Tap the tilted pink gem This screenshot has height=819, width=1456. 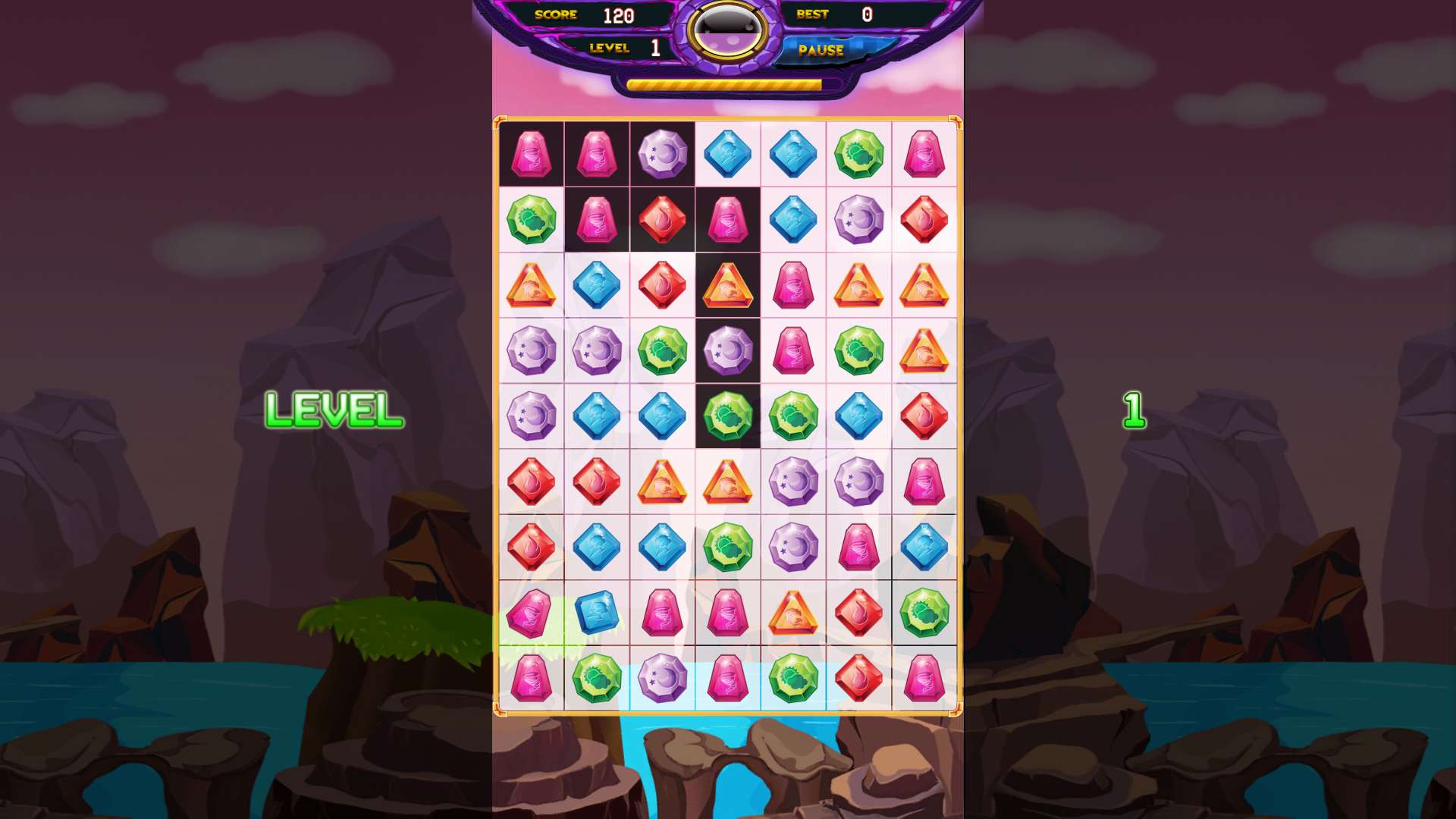click(531, 612)
